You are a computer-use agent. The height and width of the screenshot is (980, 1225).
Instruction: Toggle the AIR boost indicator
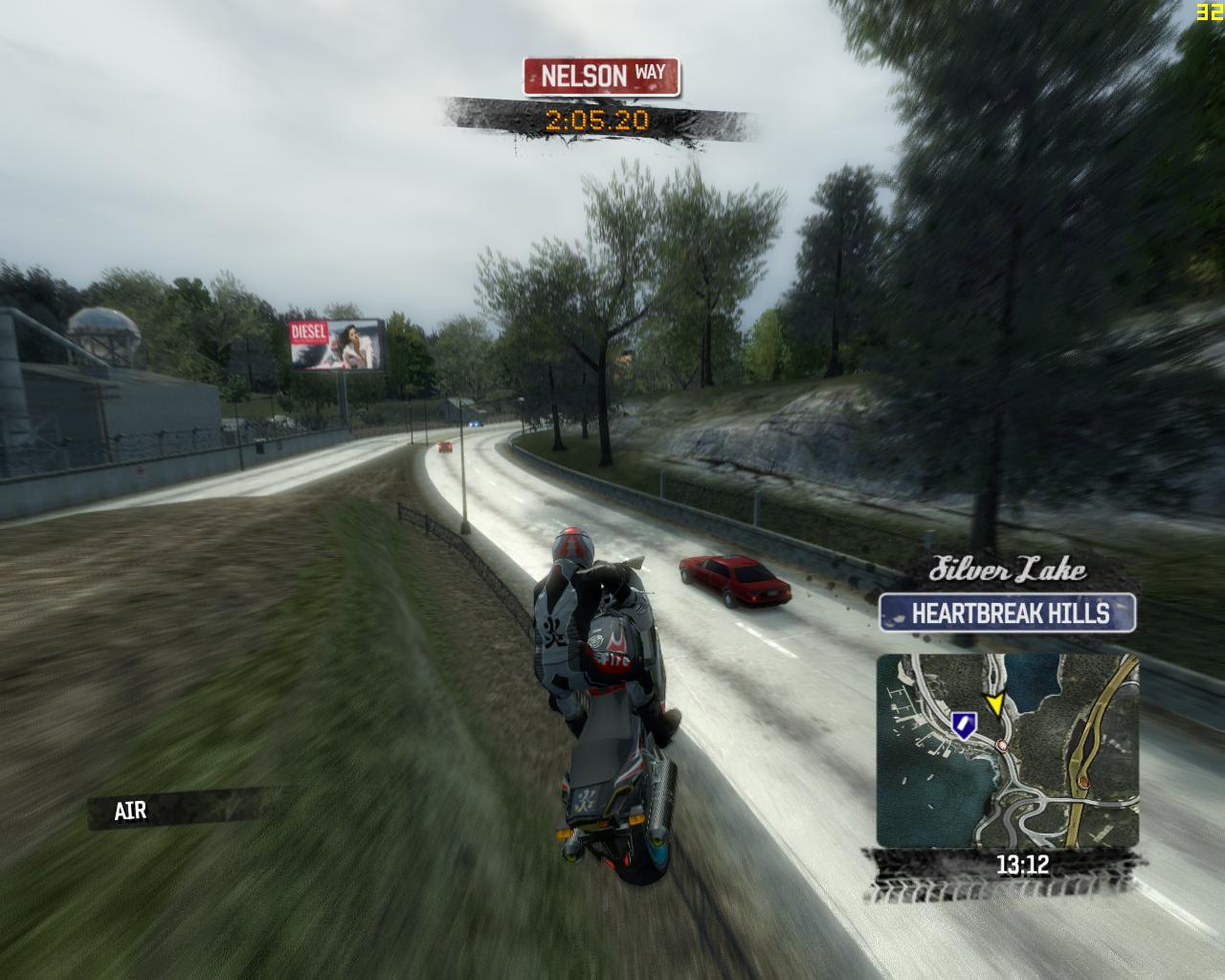pyautogui.click(x=129, y=811)
